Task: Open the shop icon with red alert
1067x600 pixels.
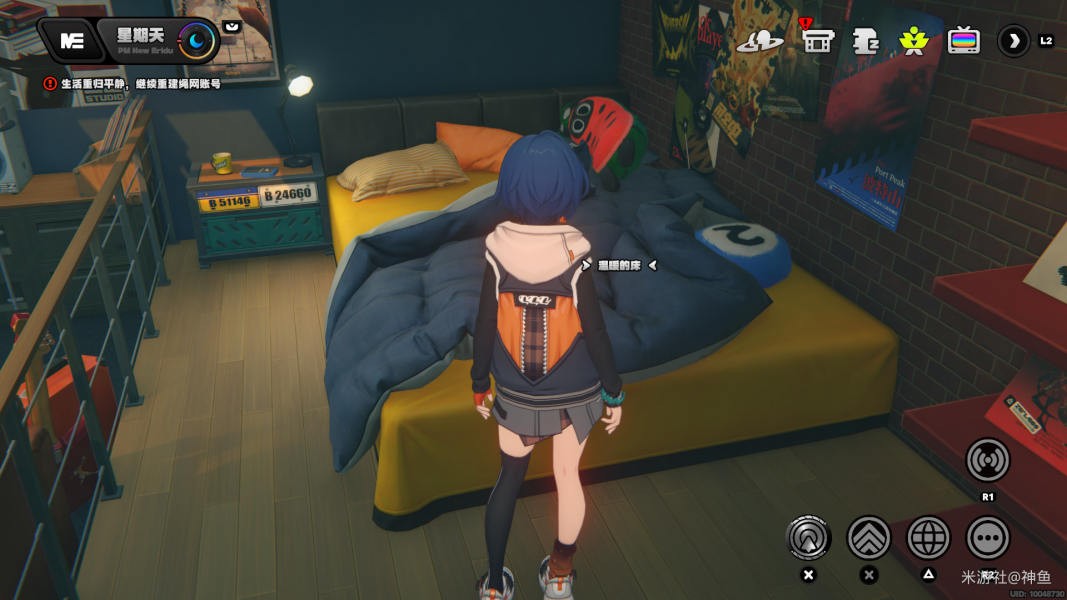Action: point(817,41)
